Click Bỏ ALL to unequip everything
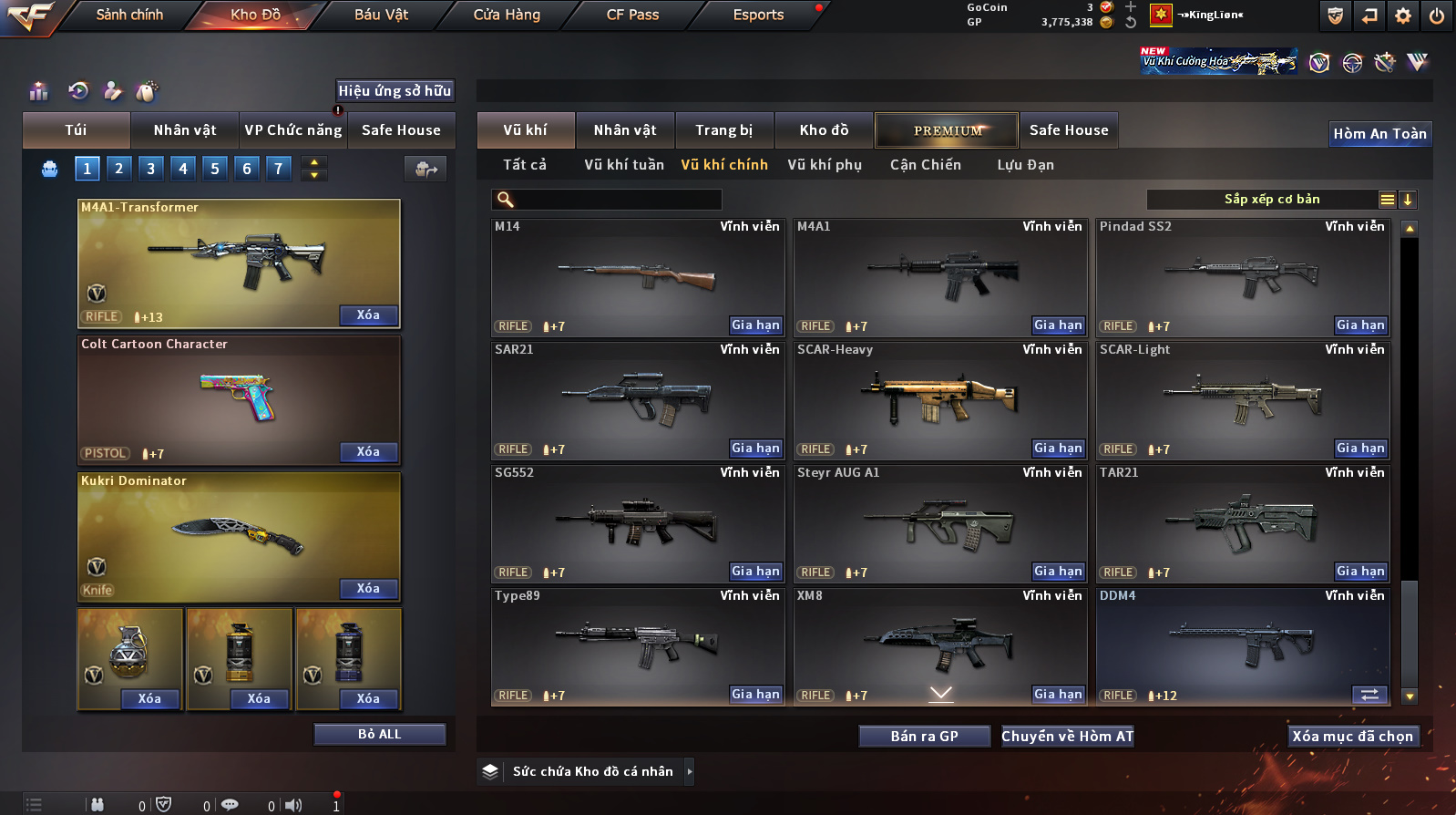The image size is (1456, 815). tap(379, 735)
